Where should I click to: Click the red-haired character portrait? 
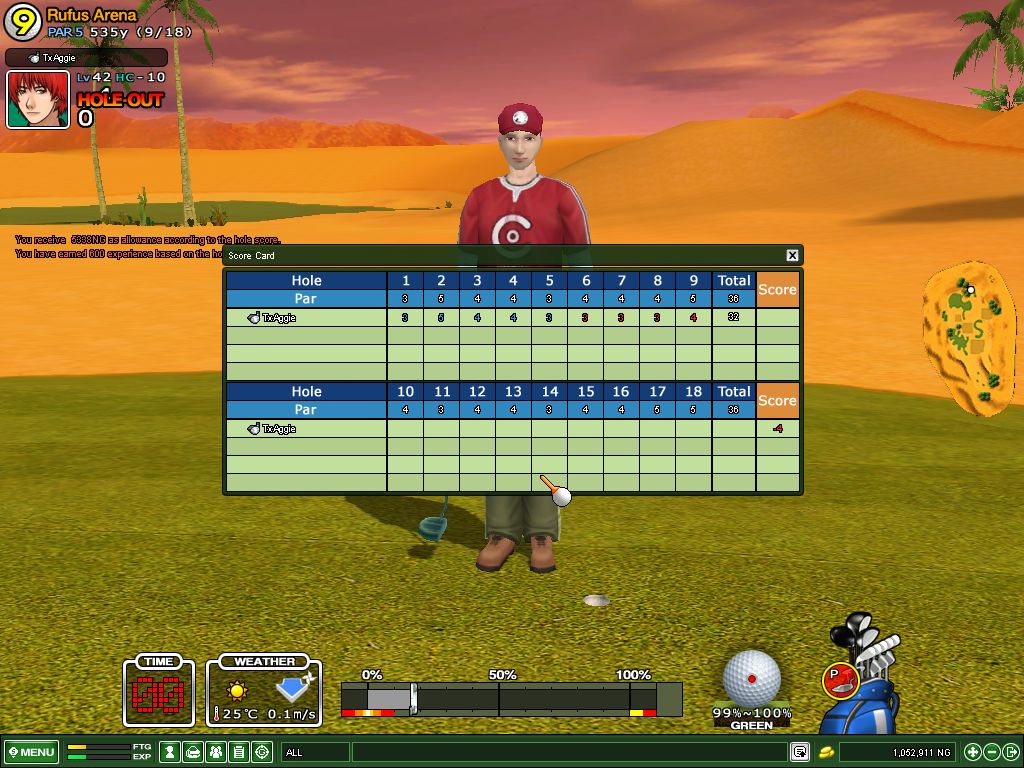(38, 100)
